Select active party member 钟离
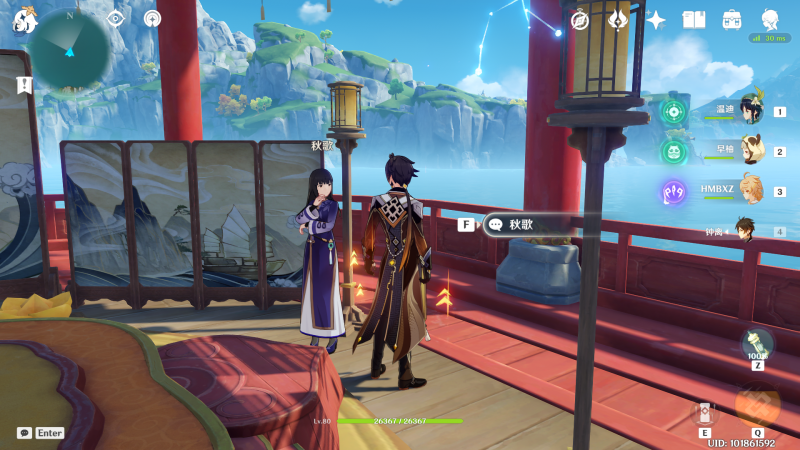The image size is (800, 450). click(746, 231)
